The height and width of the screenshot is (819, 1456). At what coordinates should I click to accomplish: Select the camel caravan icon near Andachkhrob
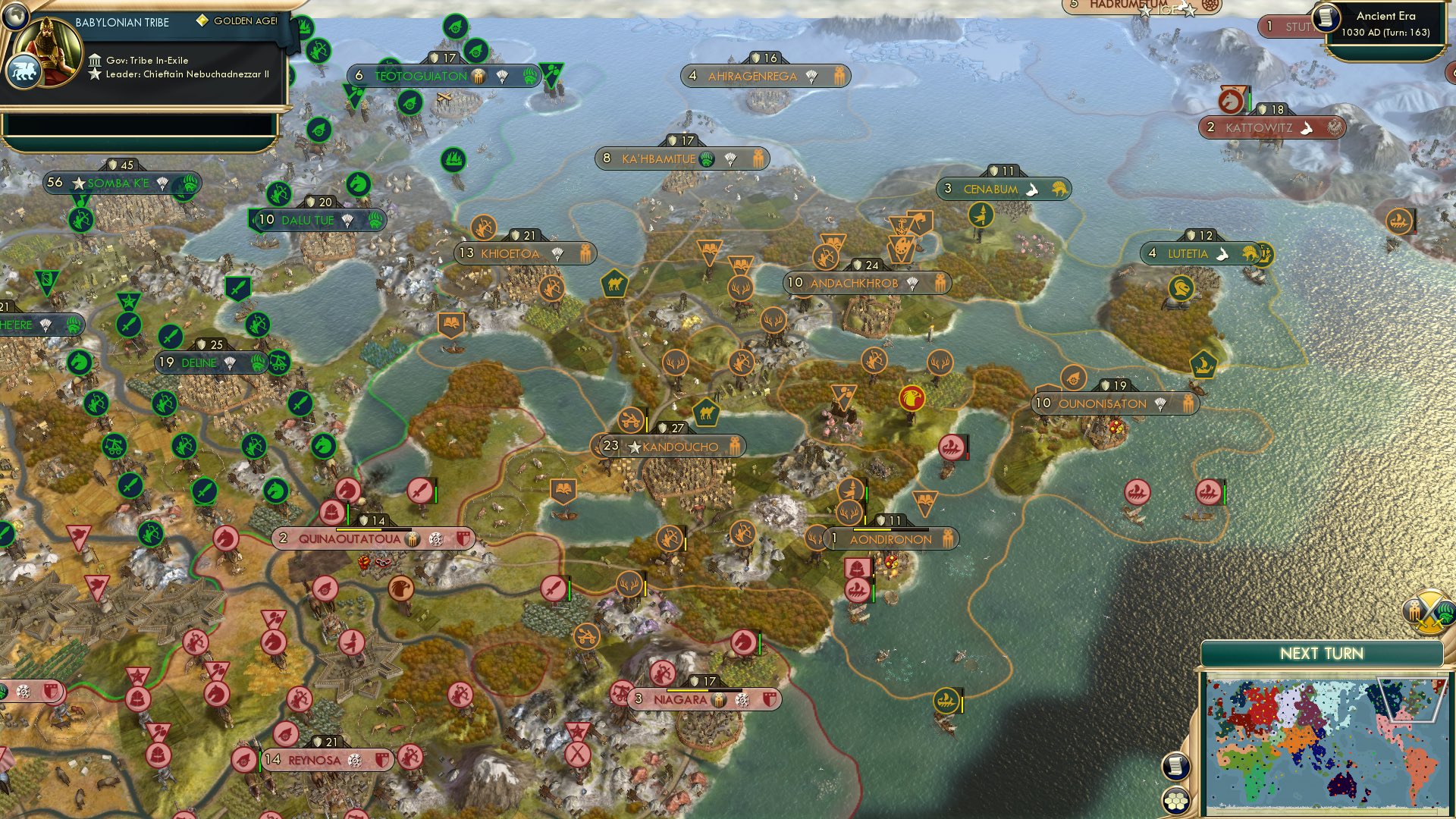pos(614,283)
